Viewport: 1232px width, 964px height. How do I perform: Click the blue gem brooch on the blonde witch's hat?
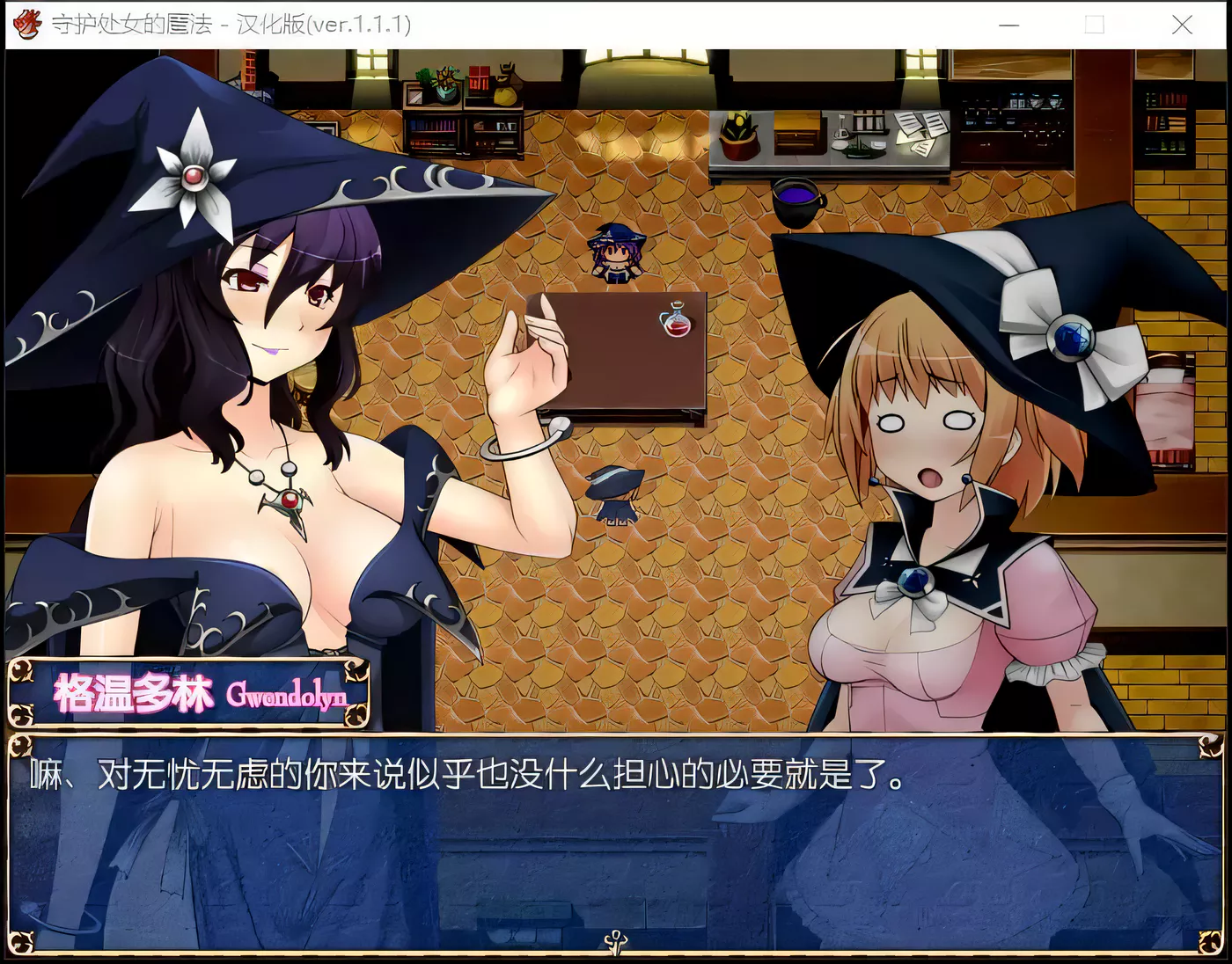(1070, 336)
